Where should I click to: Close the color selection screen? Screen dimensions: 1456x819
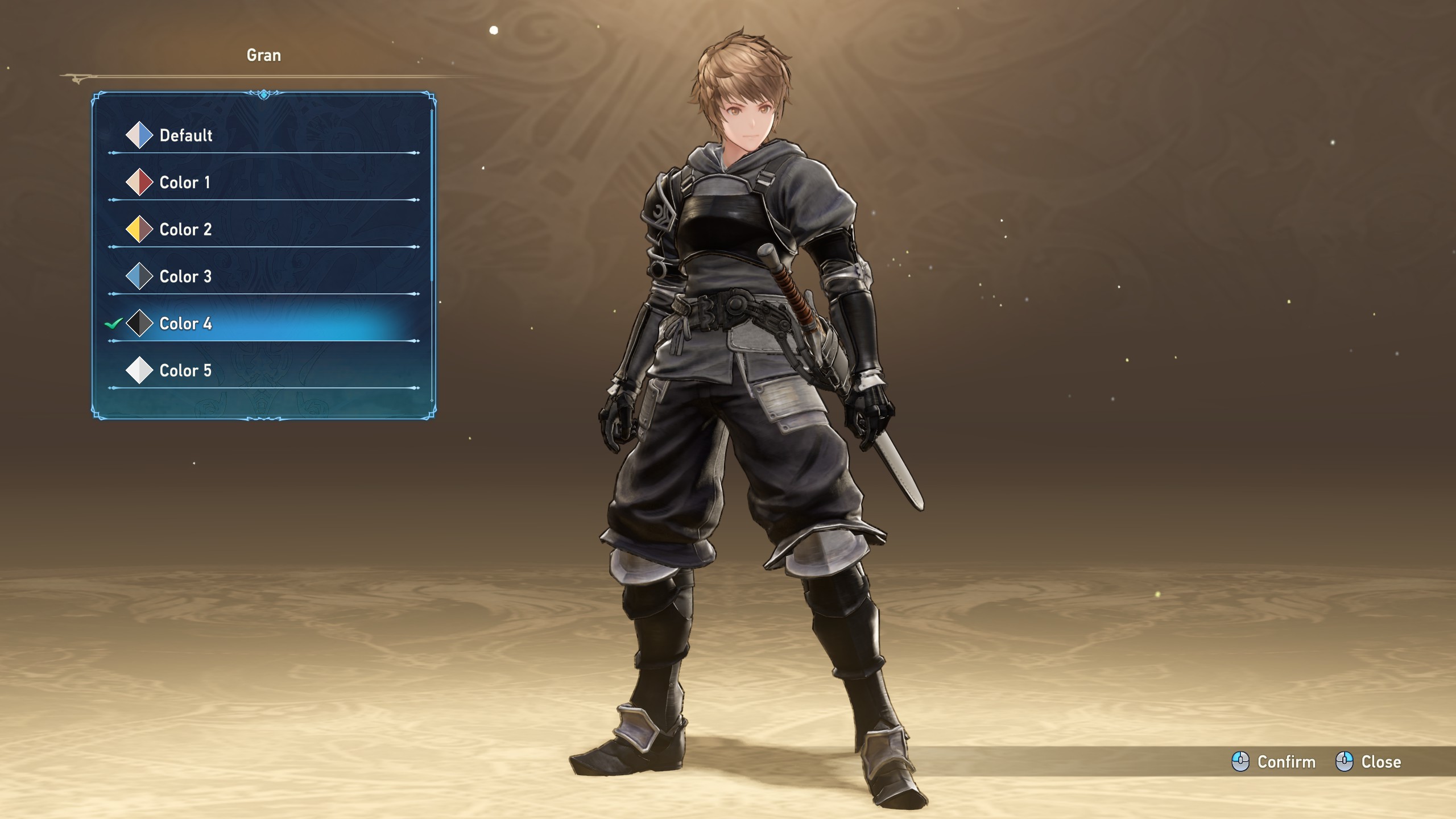[x=1368, y=762]
